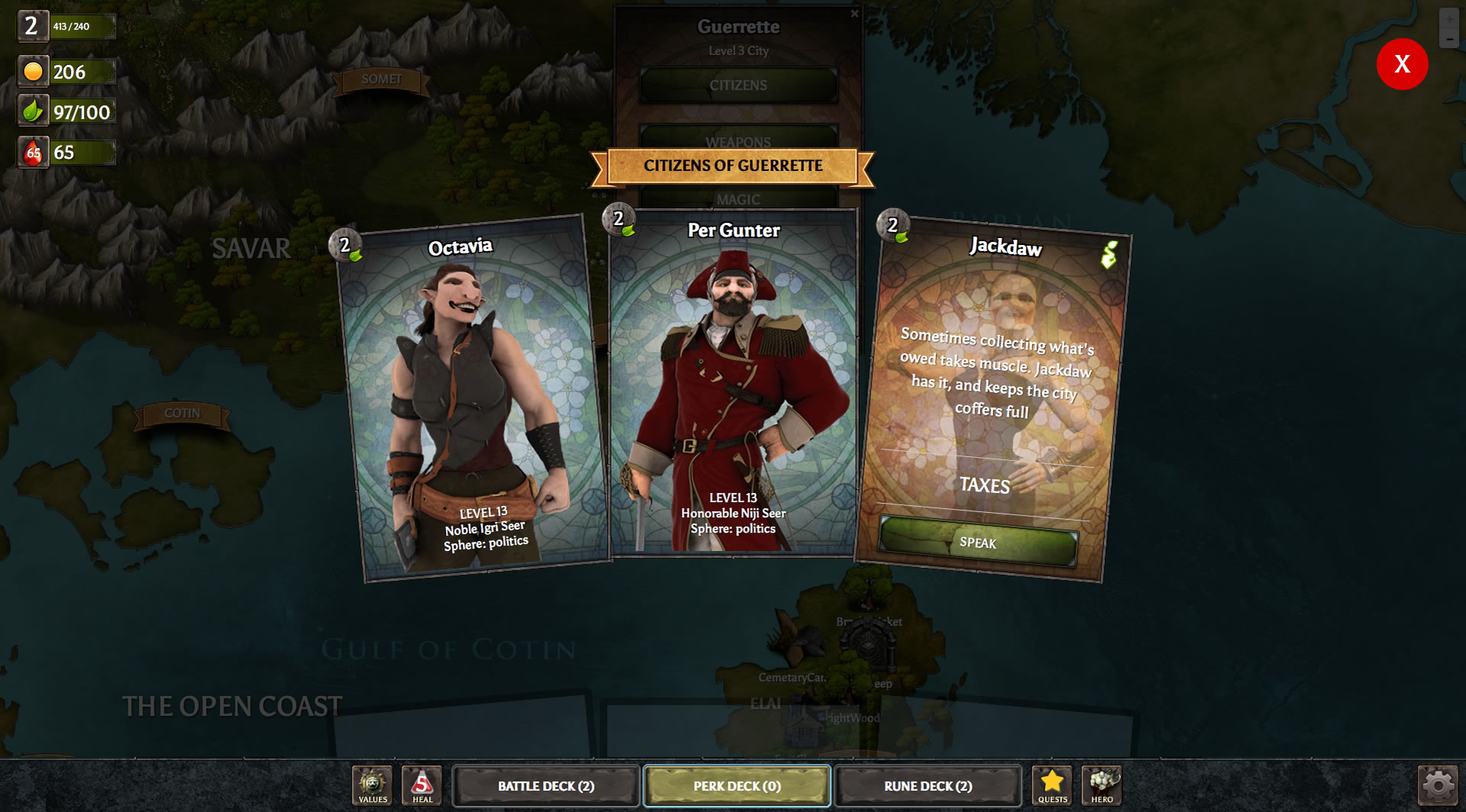Screen dimensions: 1466x812
Task: Open the Perk Deck
Action: (737, 786)
